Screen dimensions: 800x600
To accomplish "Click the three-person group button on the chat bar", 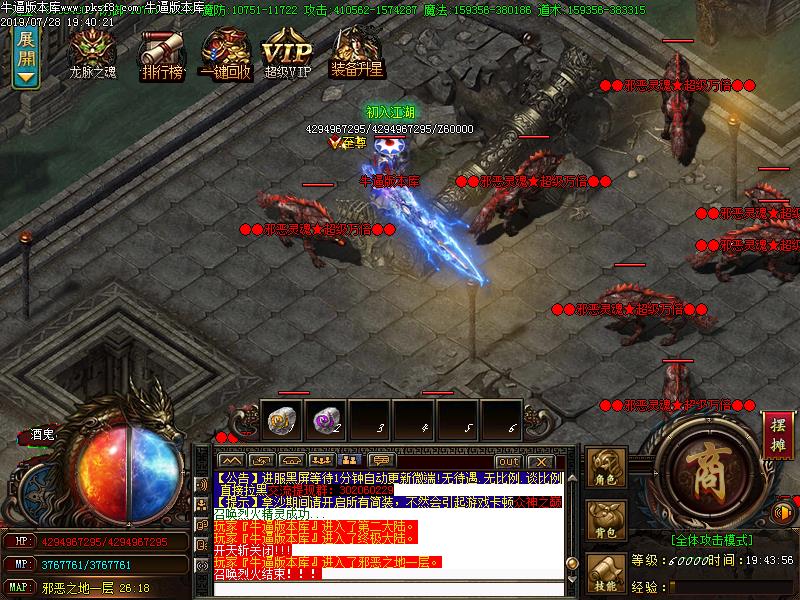I will click(321, 461).
